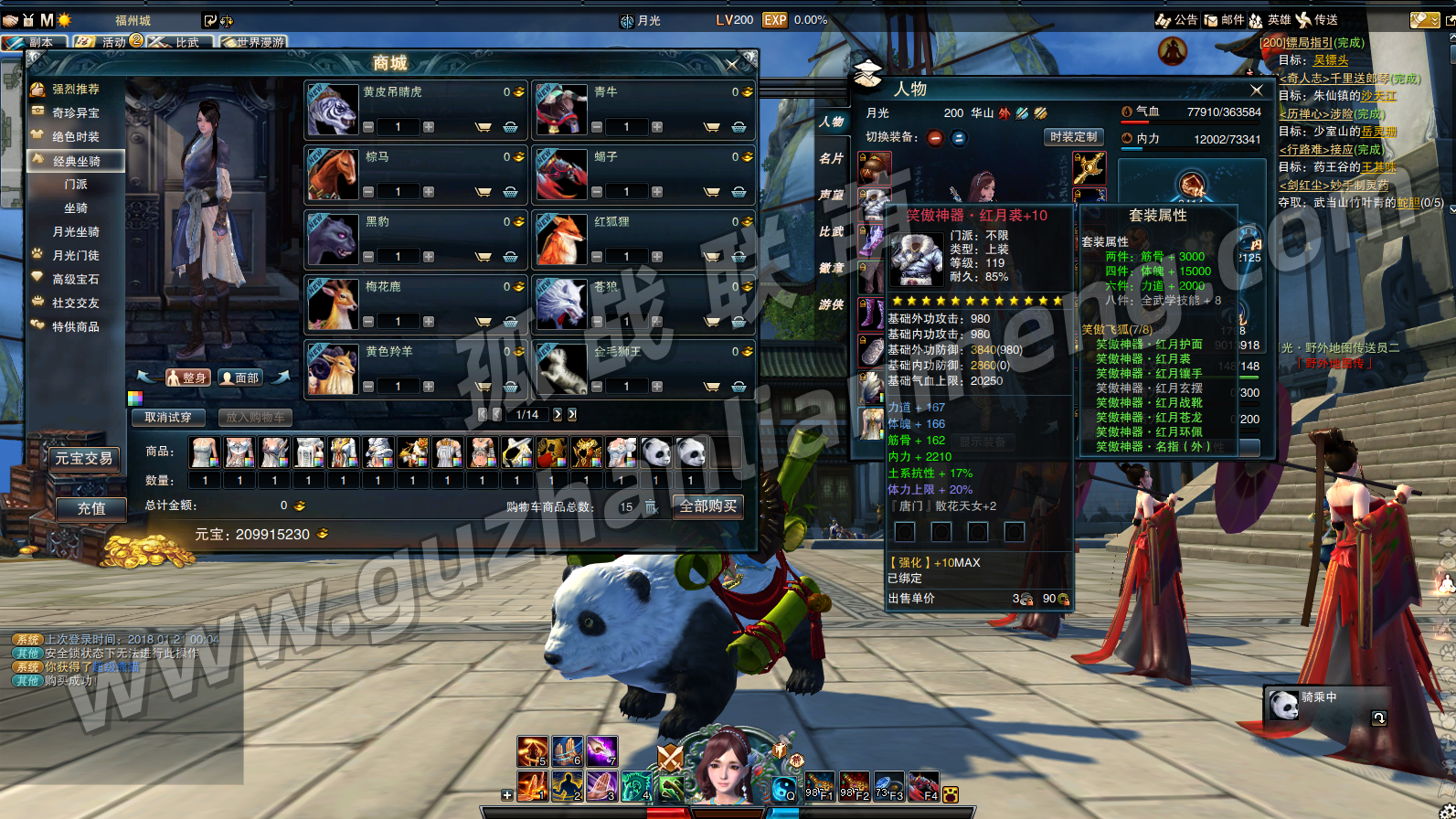Open the 绝色时装 fashion category

75,137
